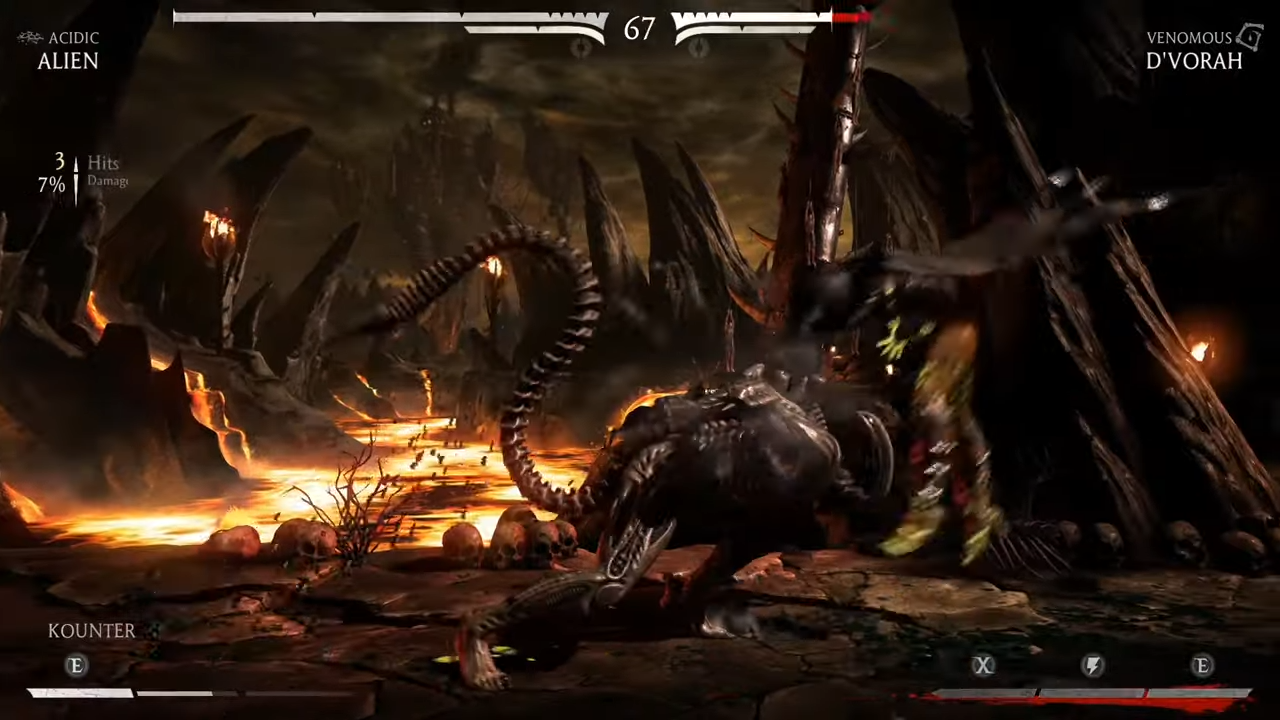Click Alien's white health bar
This screenshot has height=720, width=1280.
click(390, 17)
